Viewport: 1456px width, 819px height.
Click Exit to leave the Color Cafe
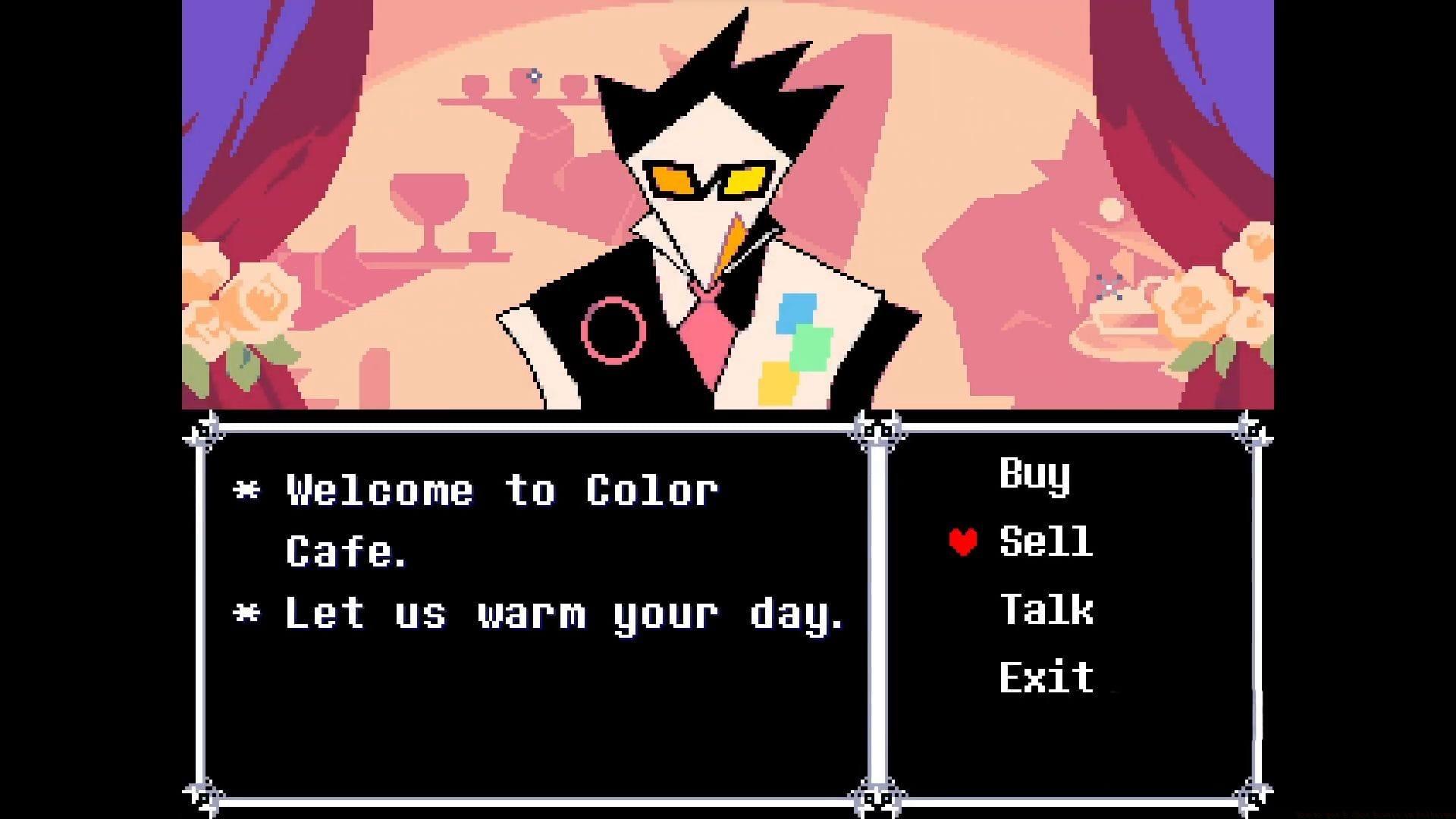(1046, 675)
